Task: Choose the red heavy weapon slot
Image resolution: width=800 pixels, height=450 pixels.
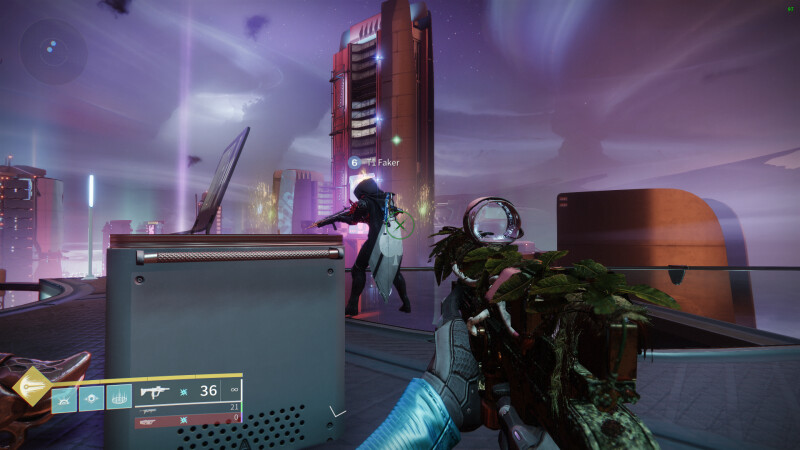Action: 188,420
